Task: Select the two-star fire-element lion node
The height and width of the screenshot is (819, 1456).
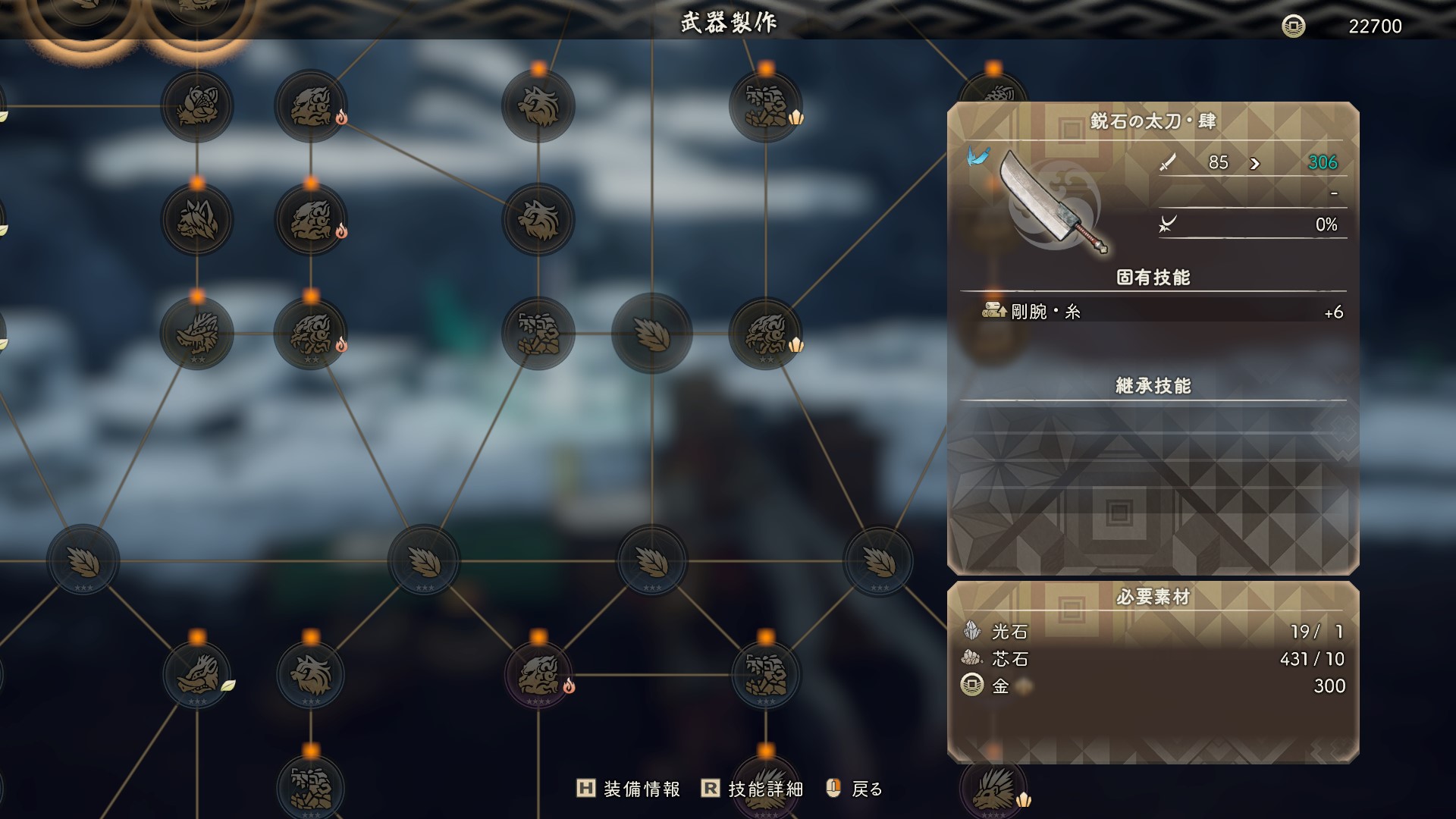Action: pos(311,334)
